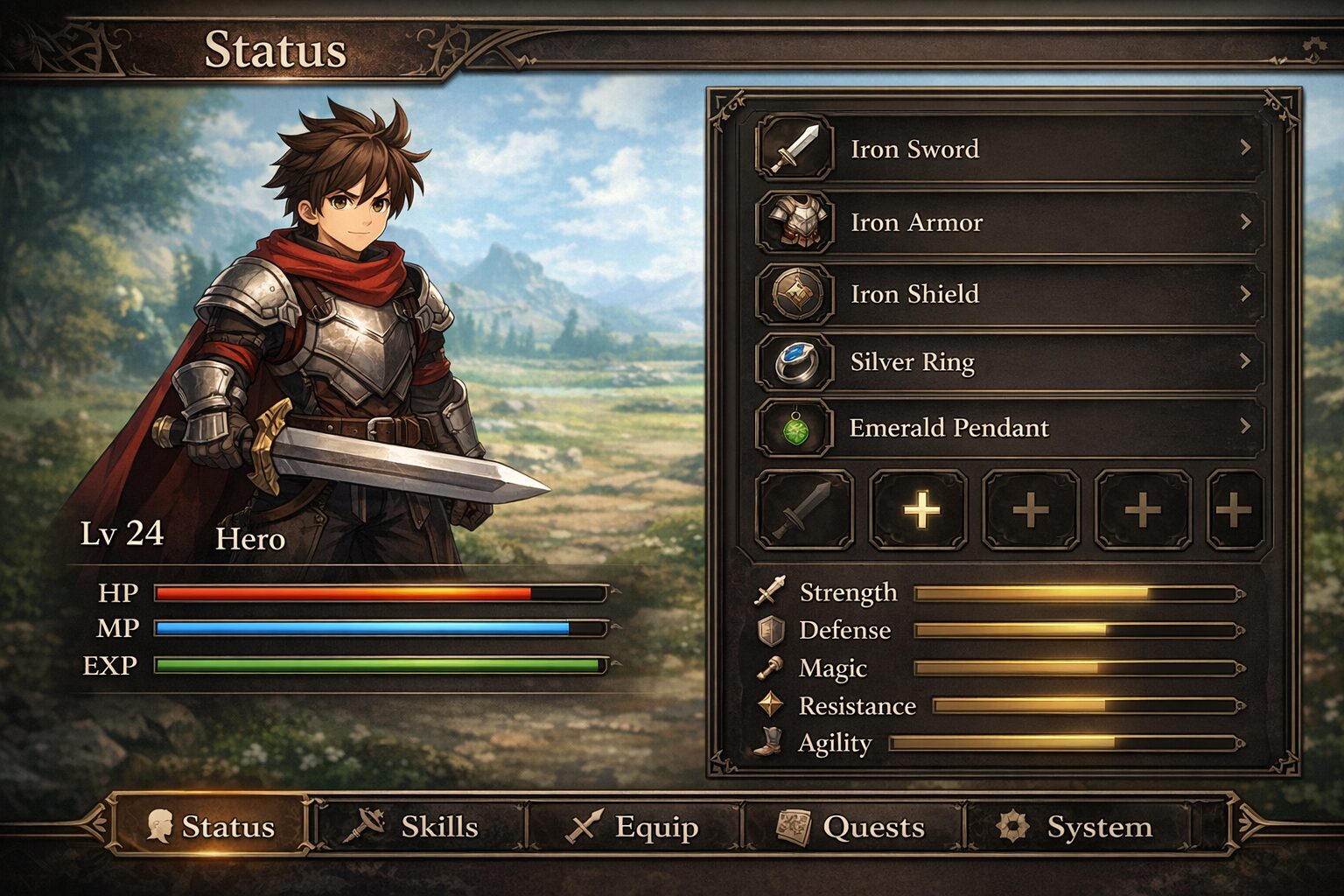
Task: Open the Skills tab
Action: 420,826
